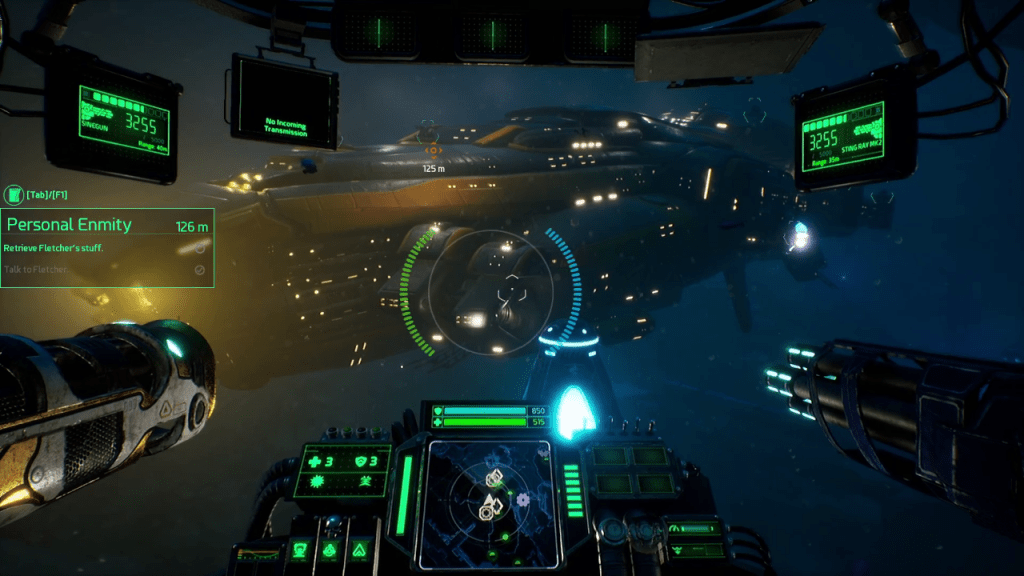This screenshot has height=576, width=1024.
Task: Click the gear marker on the minimap
Action: pyautogui.click(x=521, y=498)
